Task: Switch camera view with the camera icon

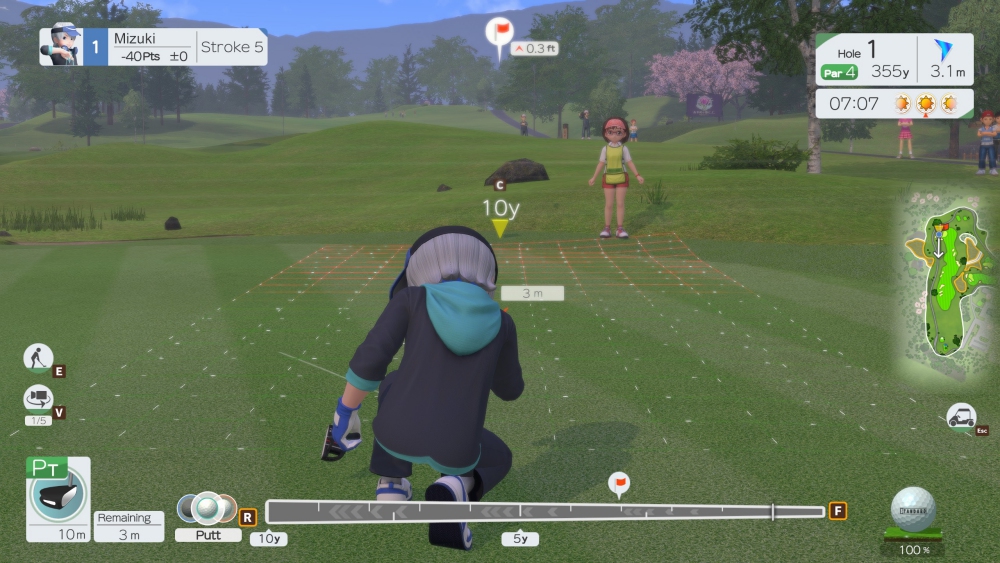Action: click(x=38, y=398)
